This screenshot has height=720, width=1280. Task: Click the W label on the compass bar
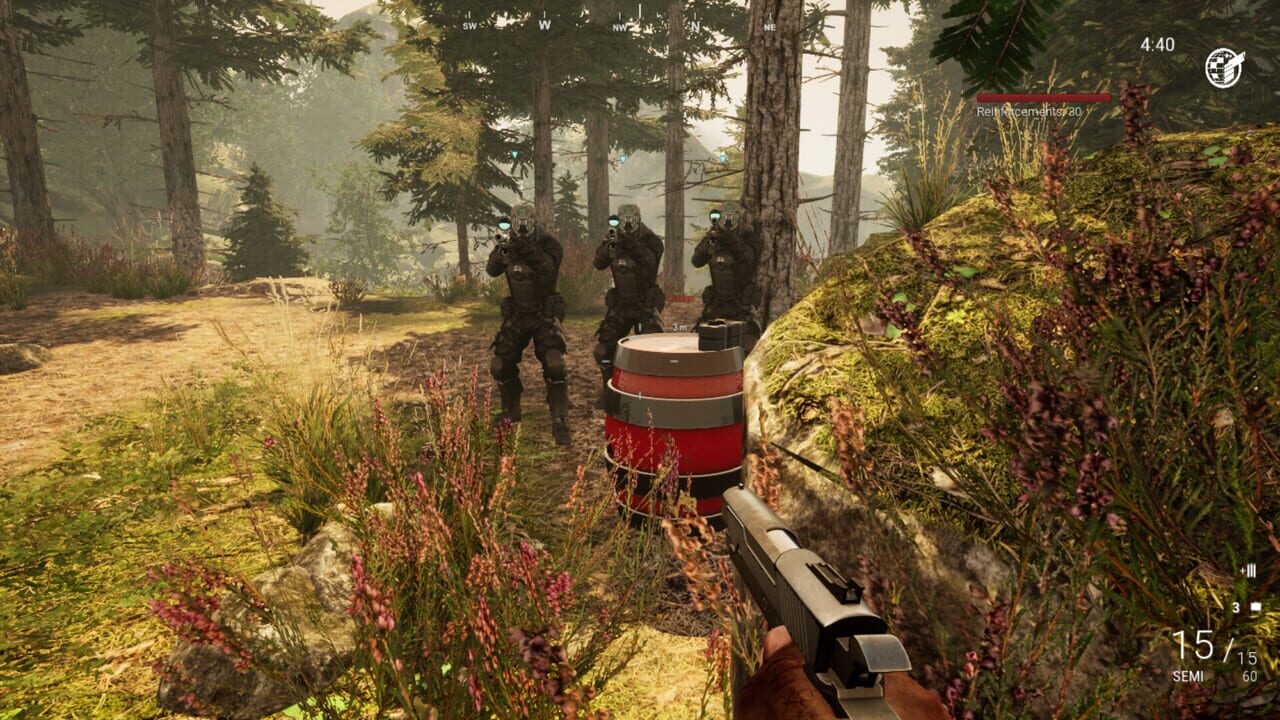[543, 25]
